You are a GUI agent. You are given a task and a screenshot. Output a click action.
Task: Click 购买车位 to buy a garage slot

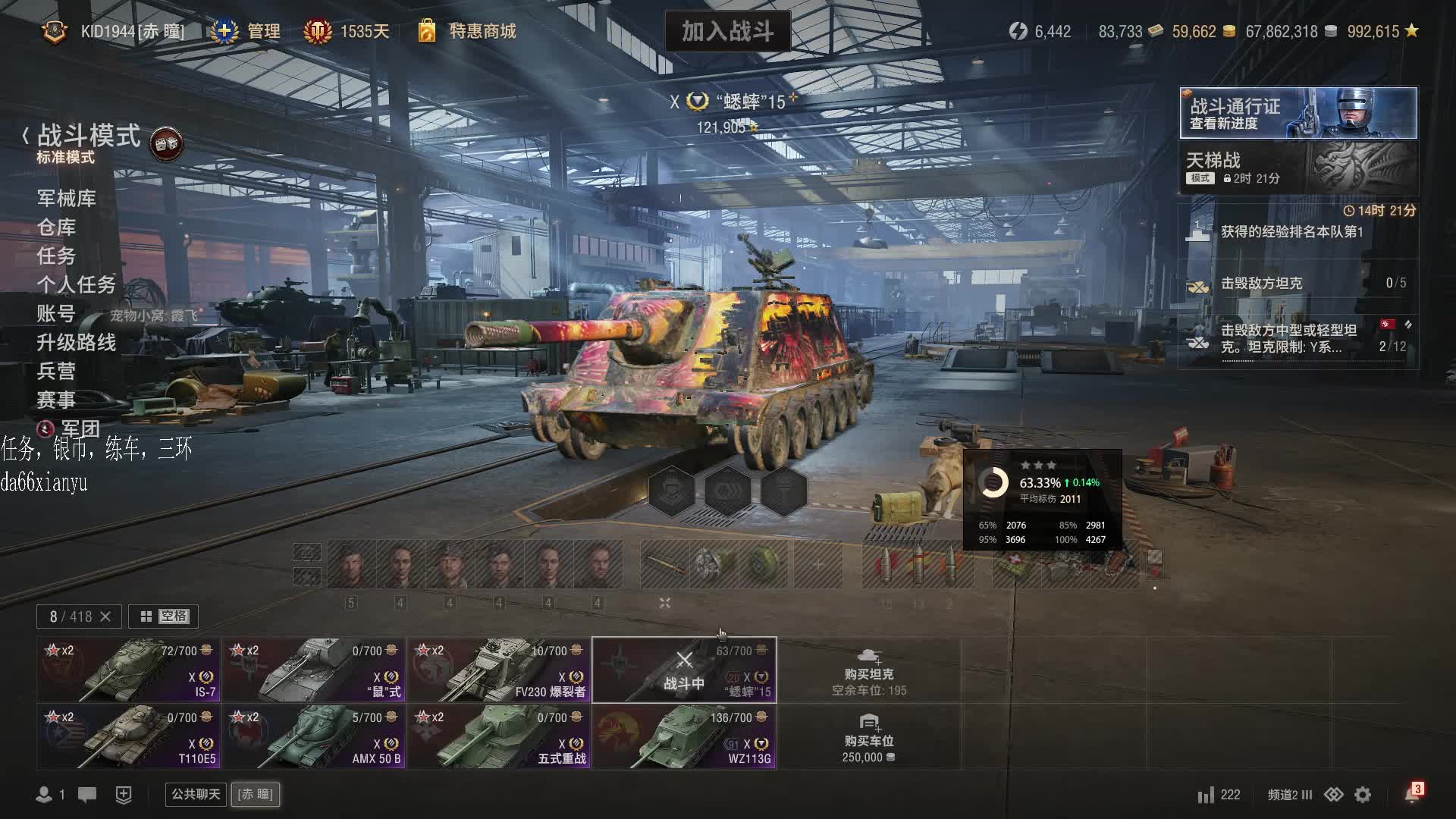pos(868,736)
